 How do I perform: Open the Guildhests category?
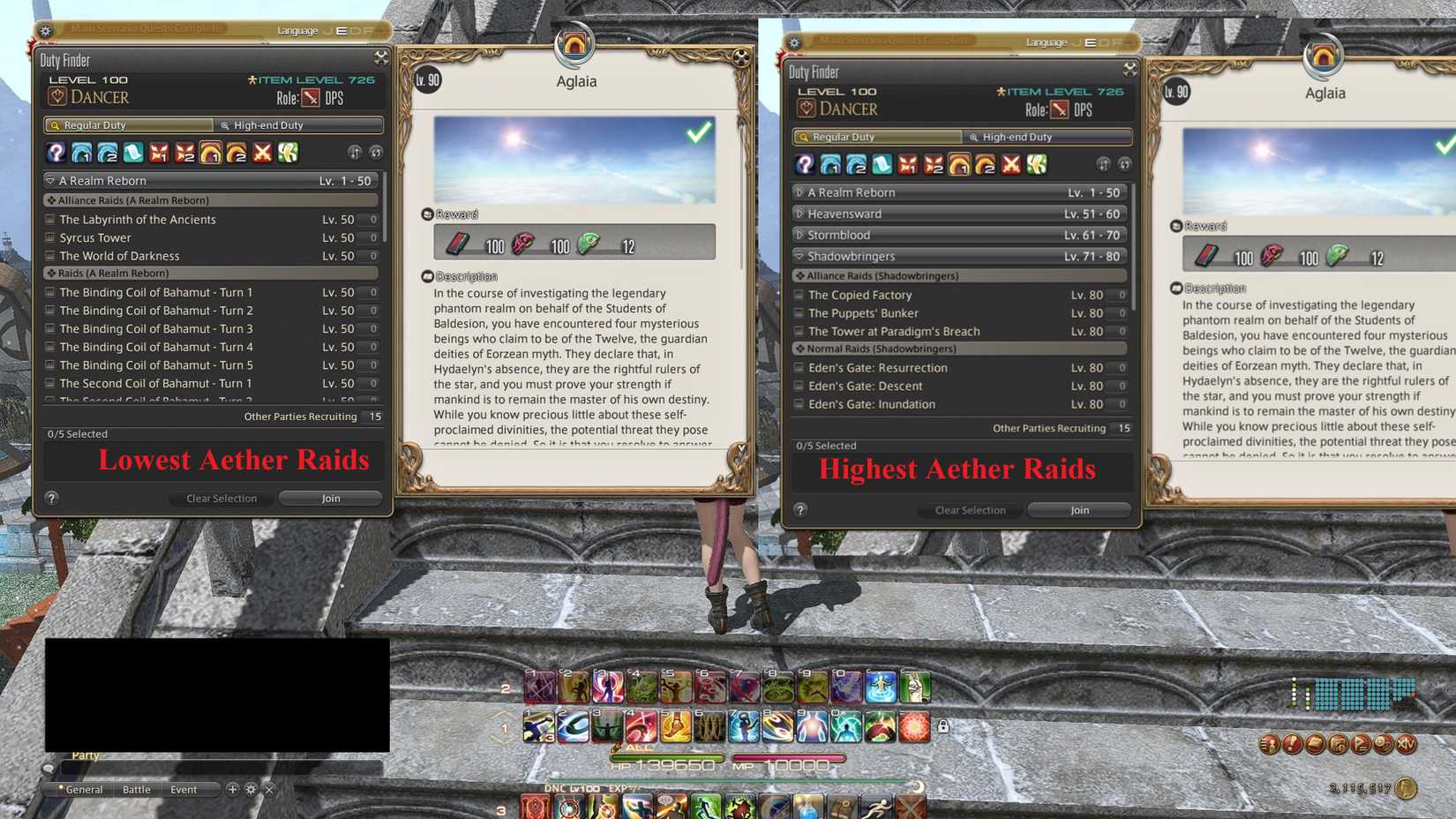click(132, 152)
